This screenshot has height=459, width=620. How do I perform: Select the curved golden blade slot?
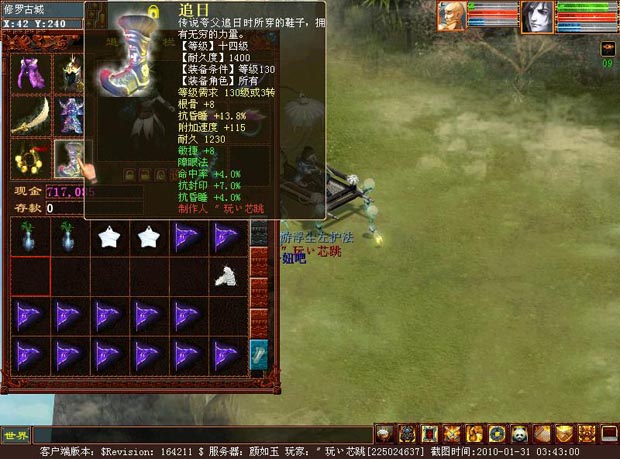click(28, 115)
